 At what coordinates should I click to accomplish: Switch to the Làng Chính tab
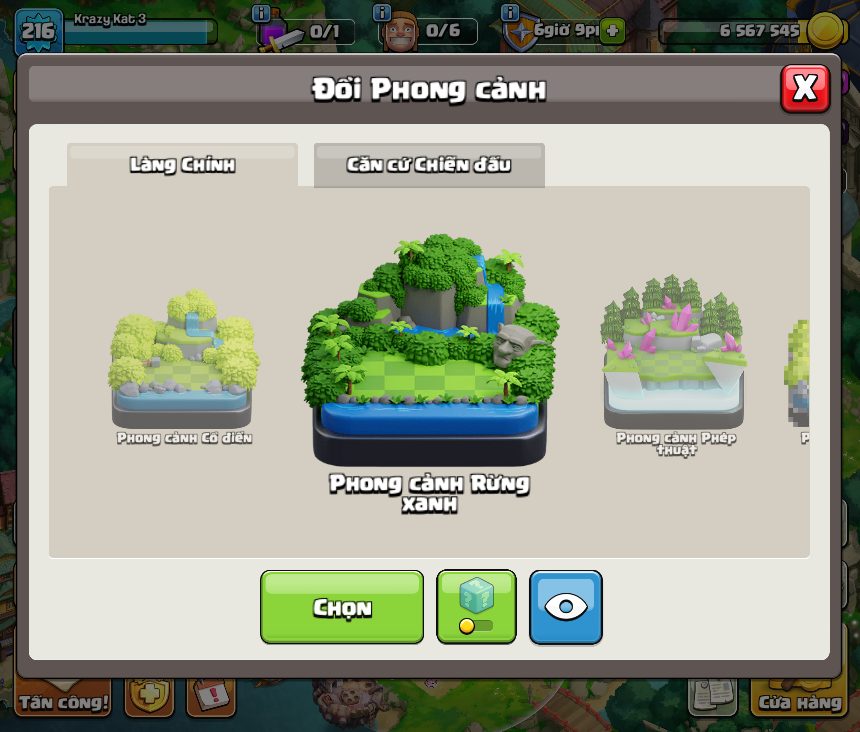[x=182, y=165]
